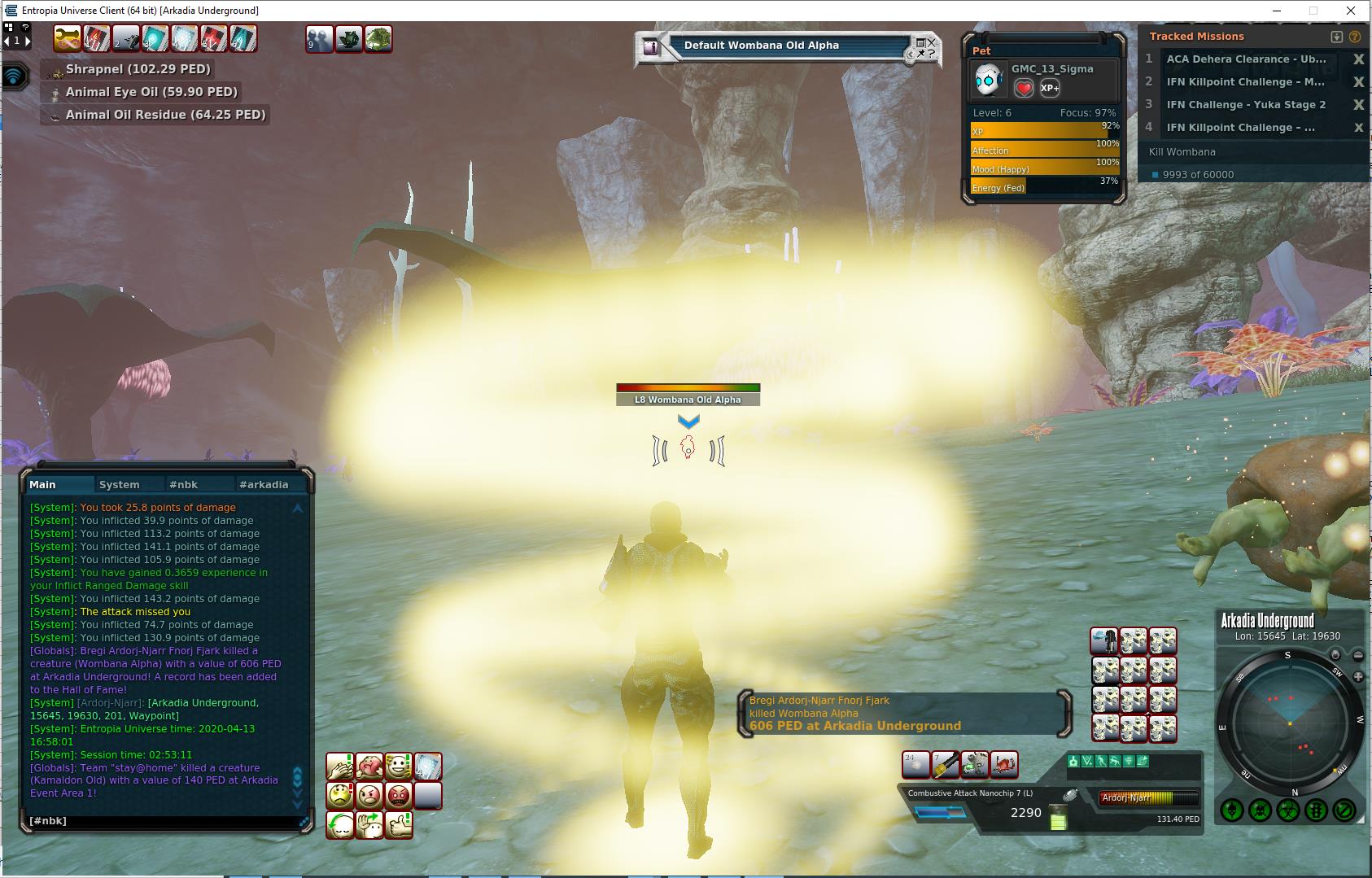Switch to the System chat tab

[x=119, y=484]
